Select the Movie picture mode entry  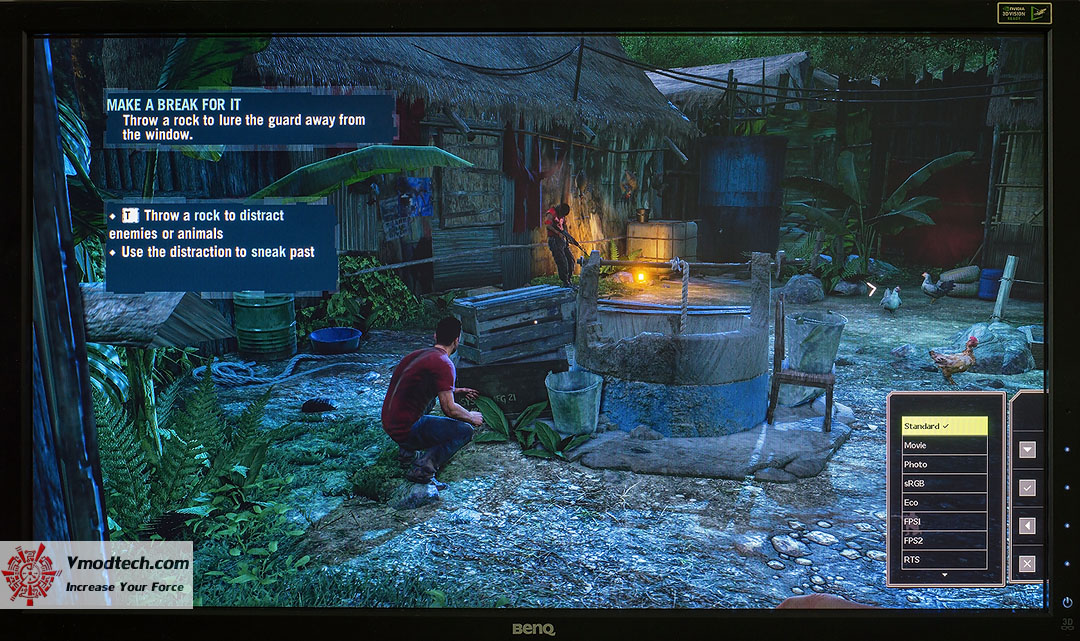tap(944, 445)
